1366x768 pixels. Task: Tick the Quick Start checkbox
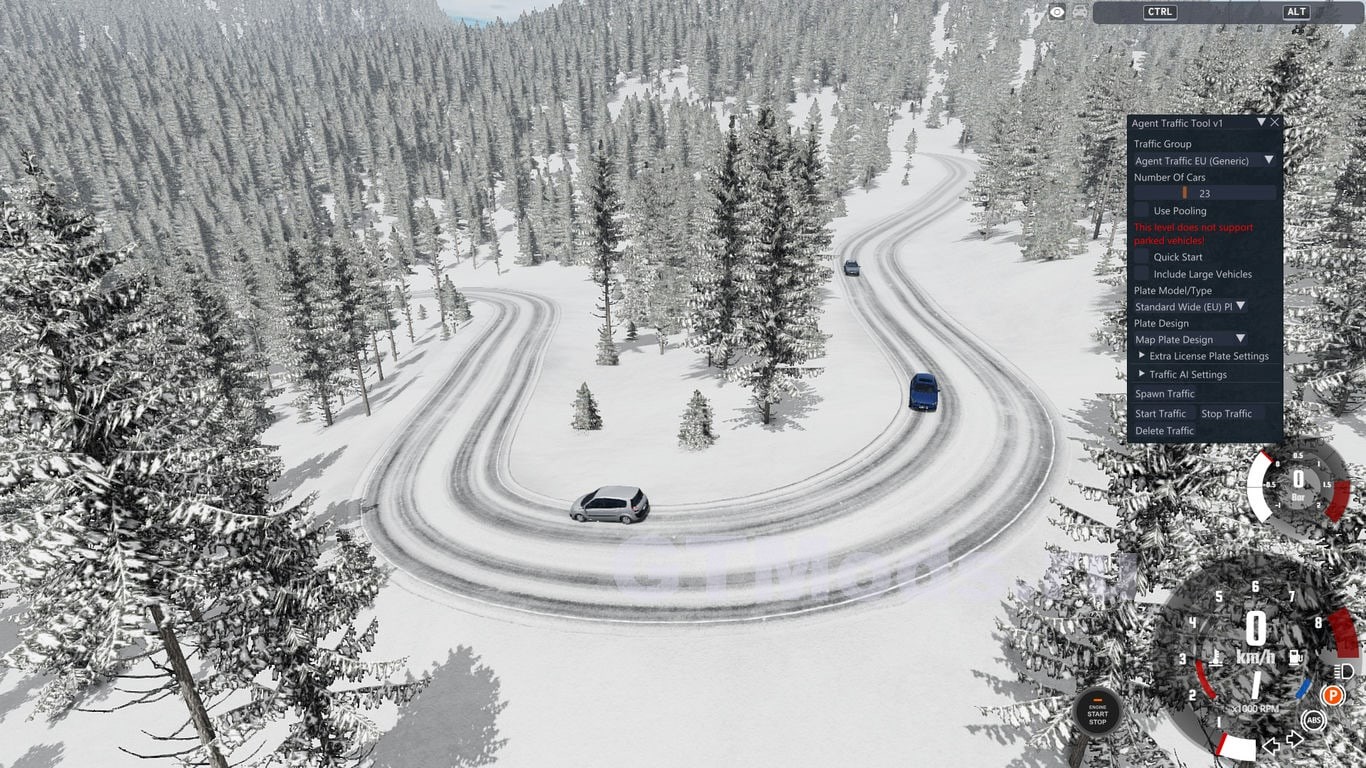(1141, 257)
